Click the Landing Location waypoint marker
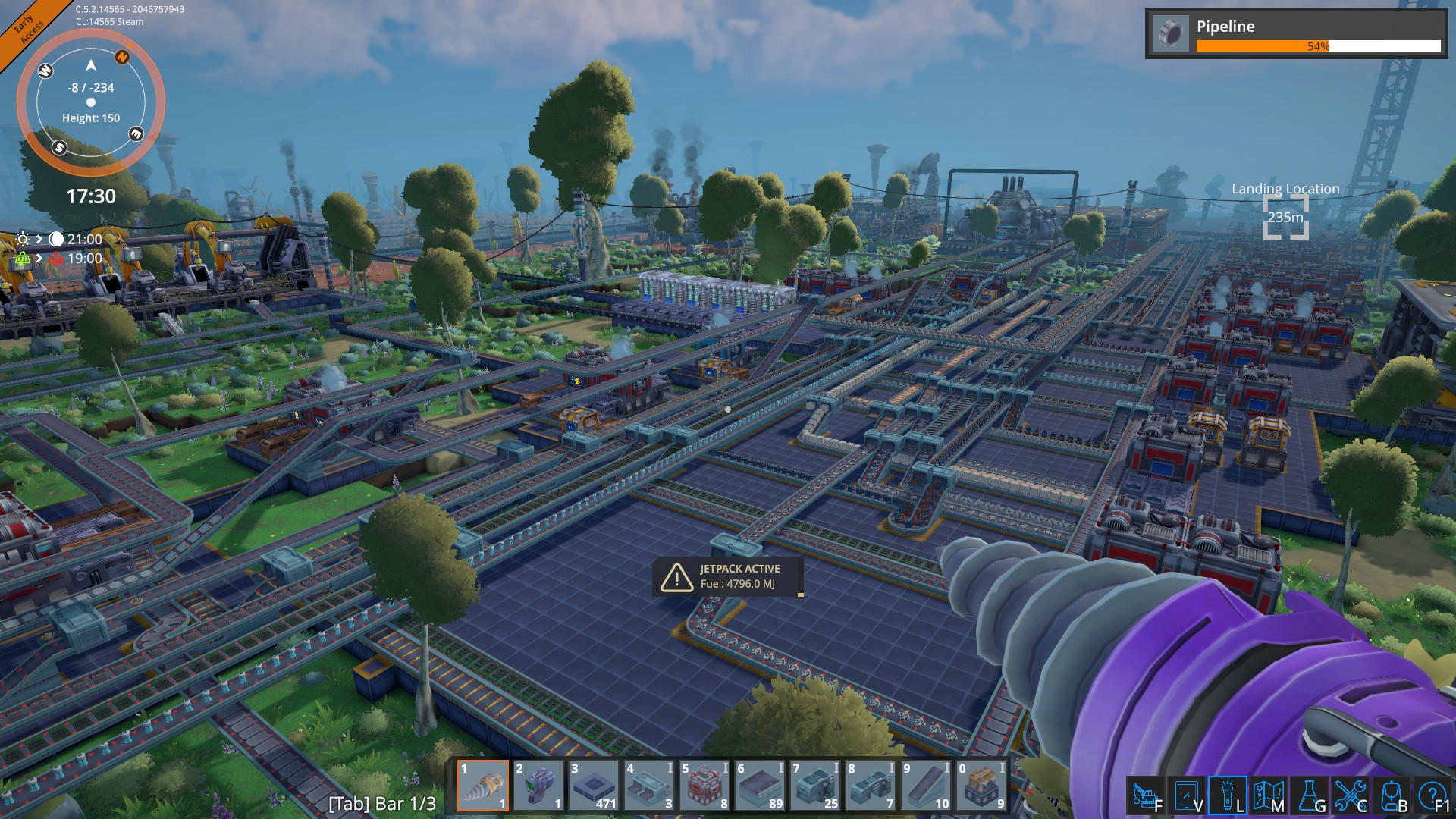Screen dimensions: 1456x819 tap(1285, 217)
